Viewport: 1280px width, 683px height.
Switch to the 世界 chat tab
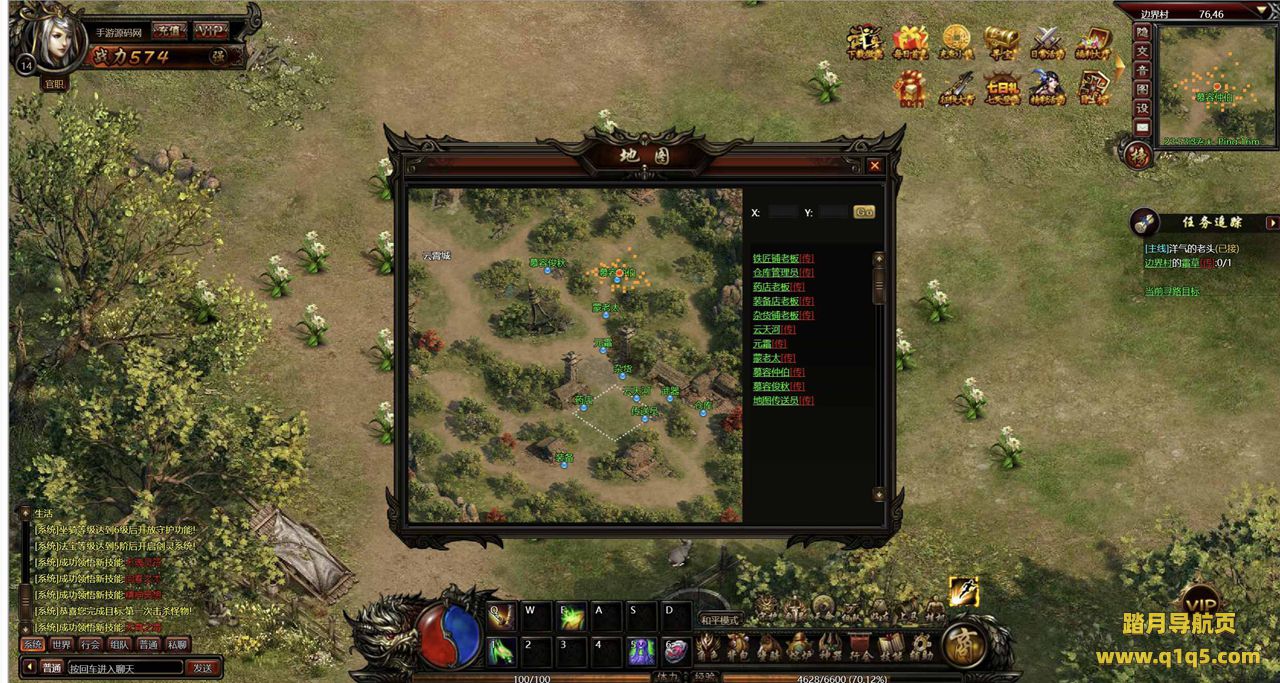(62, 645)
